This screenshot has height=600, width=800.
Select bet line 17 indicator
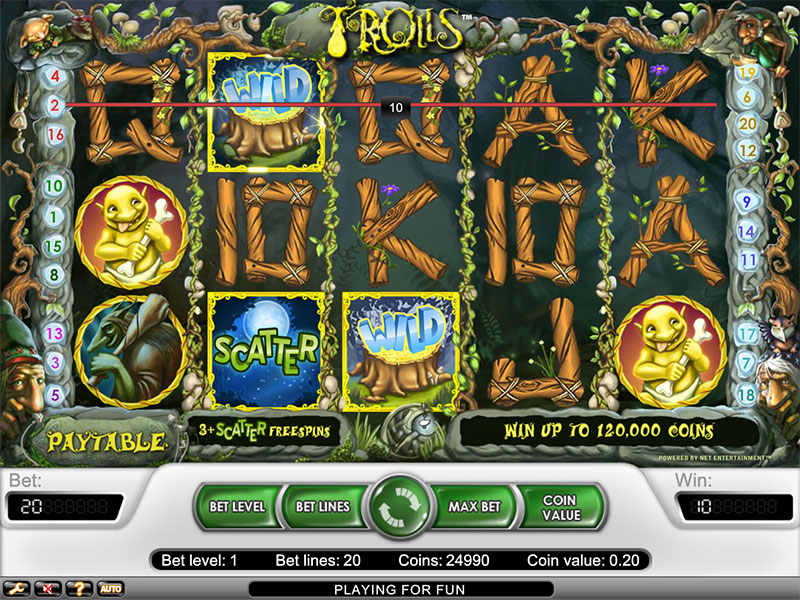(746, 334)
